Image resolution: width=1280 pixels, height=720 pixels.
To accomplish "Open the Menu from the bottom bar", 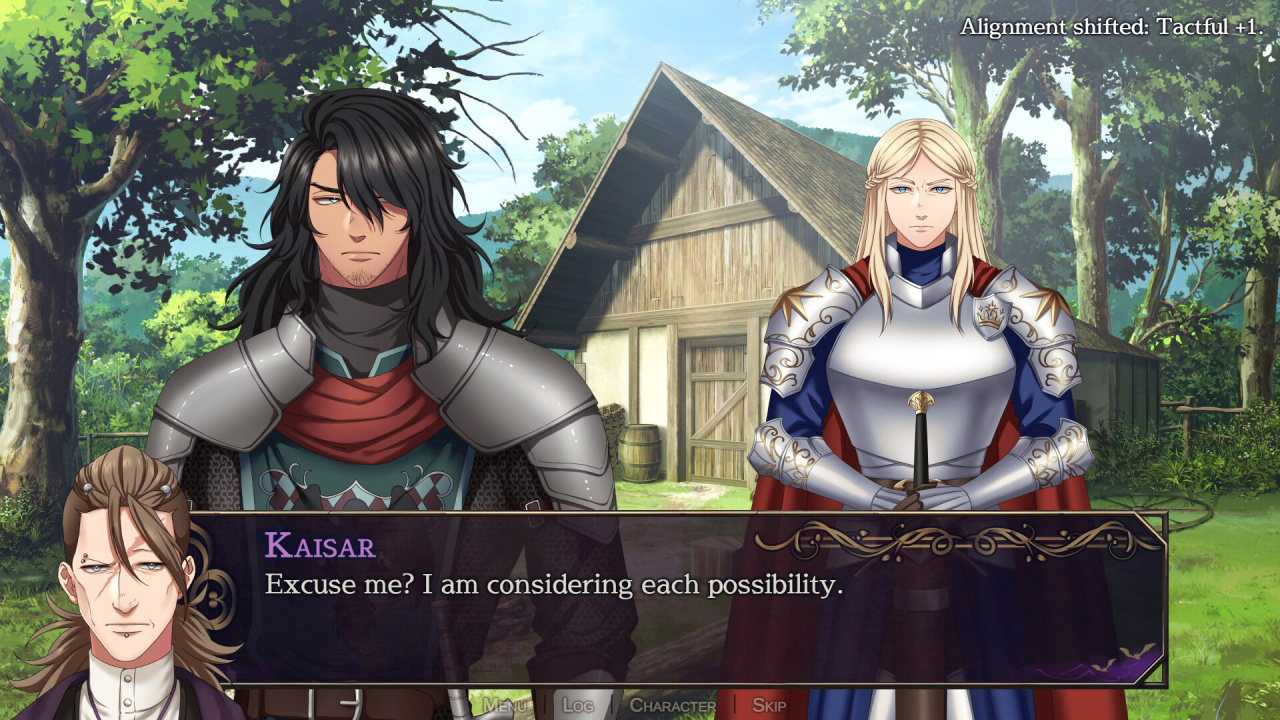I will click(x=504, y=705).
